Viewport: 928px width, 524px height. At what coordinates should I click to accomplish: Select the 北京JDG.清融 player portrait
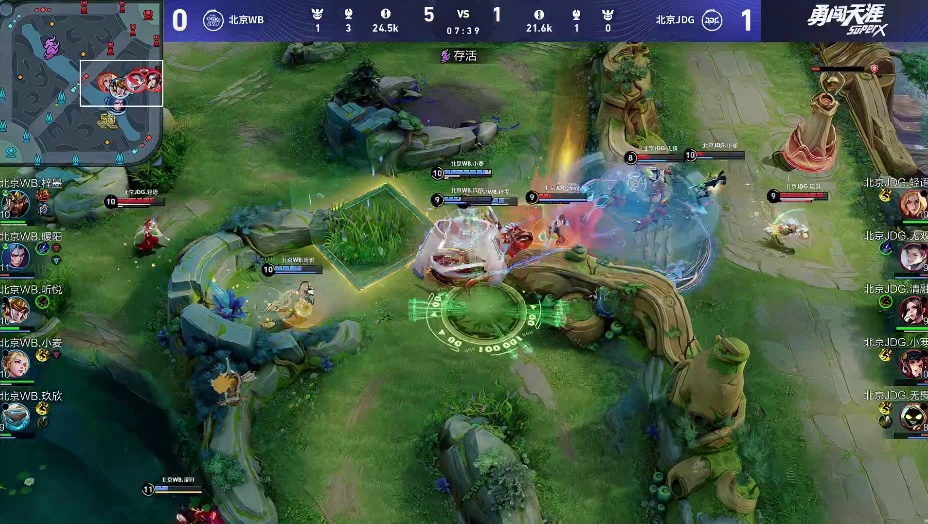(913, 311)
